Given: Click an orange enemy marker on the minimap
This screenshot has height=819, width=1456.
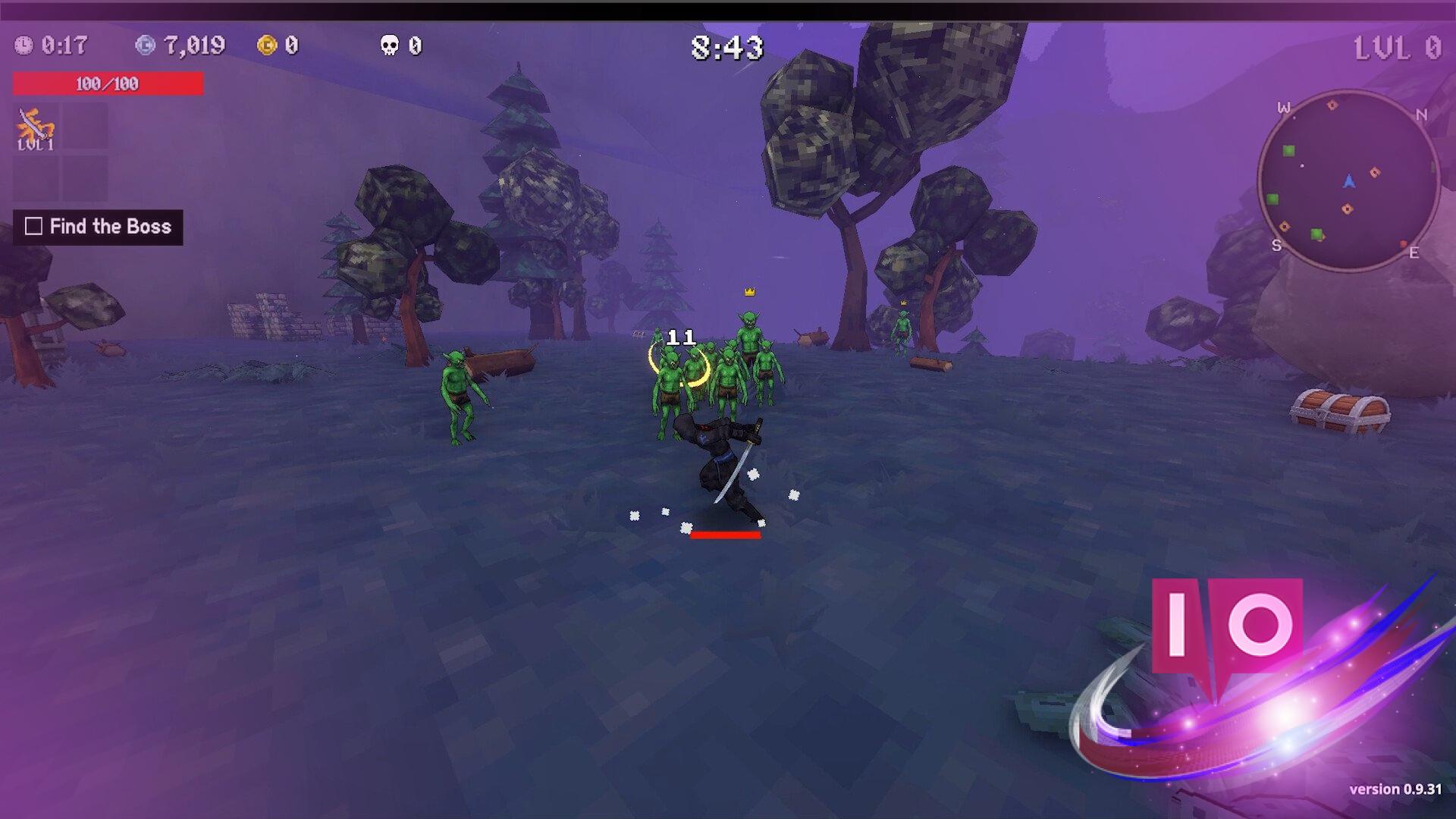Looking at the screenshot, I should 1374,171.
